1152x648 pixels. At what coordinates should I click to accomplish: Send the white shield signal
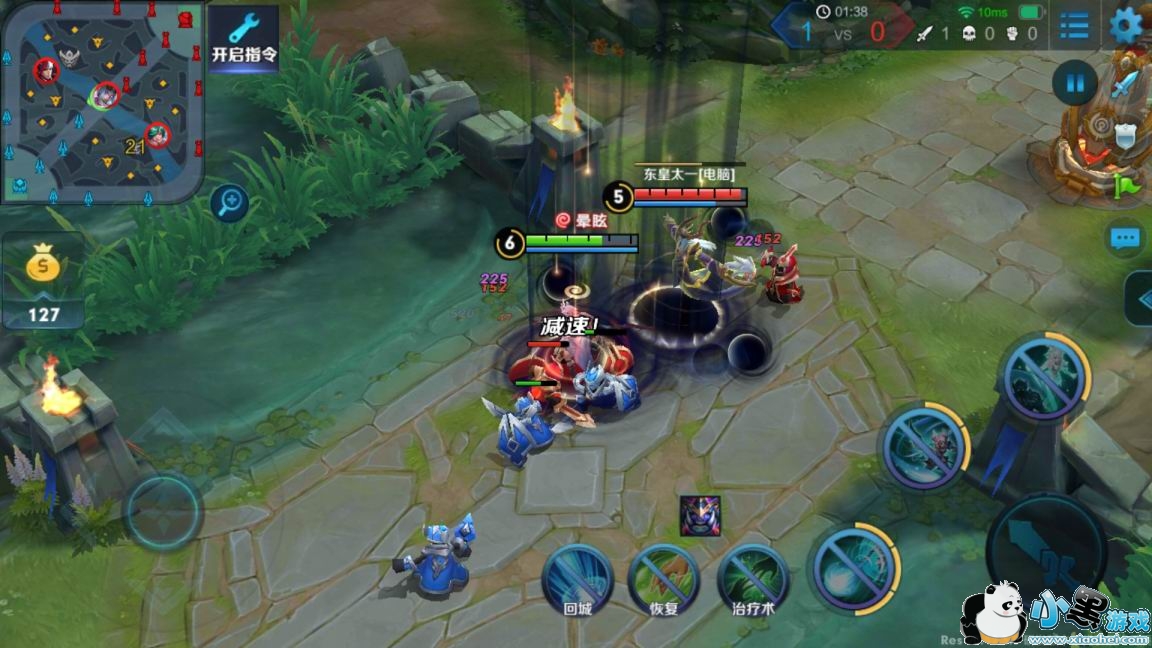[x=1127, y=137]
